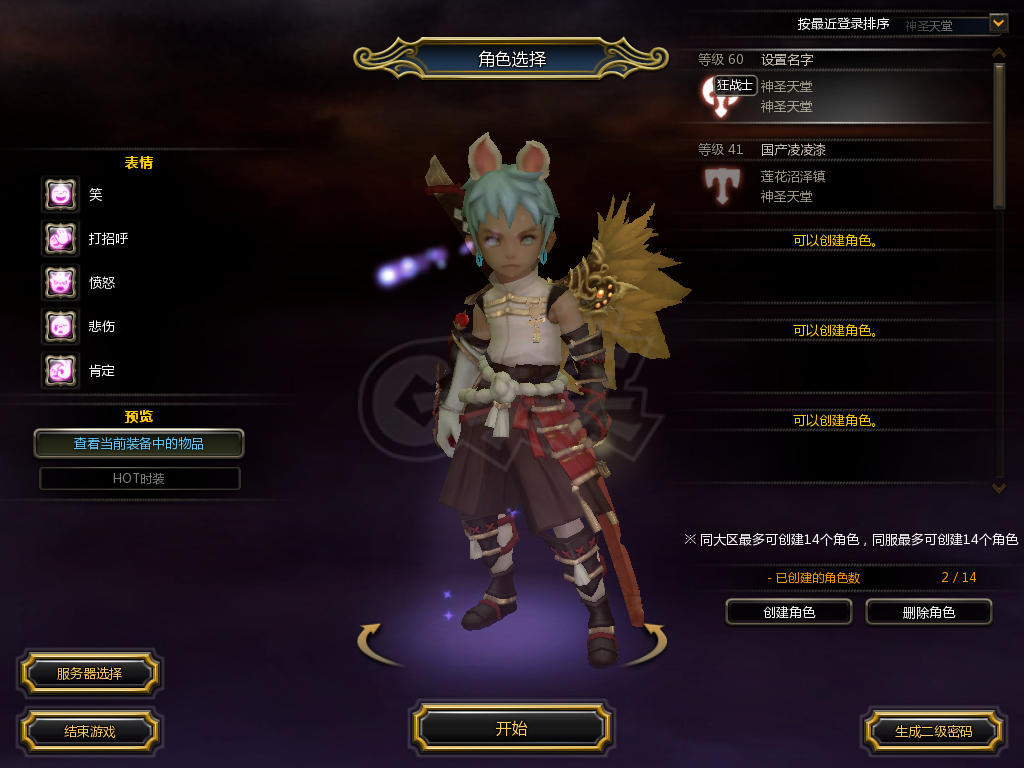Viewport: 1024px width, 768px height.
Task: Start the game with the 开始 button
Action: point(511,729)
